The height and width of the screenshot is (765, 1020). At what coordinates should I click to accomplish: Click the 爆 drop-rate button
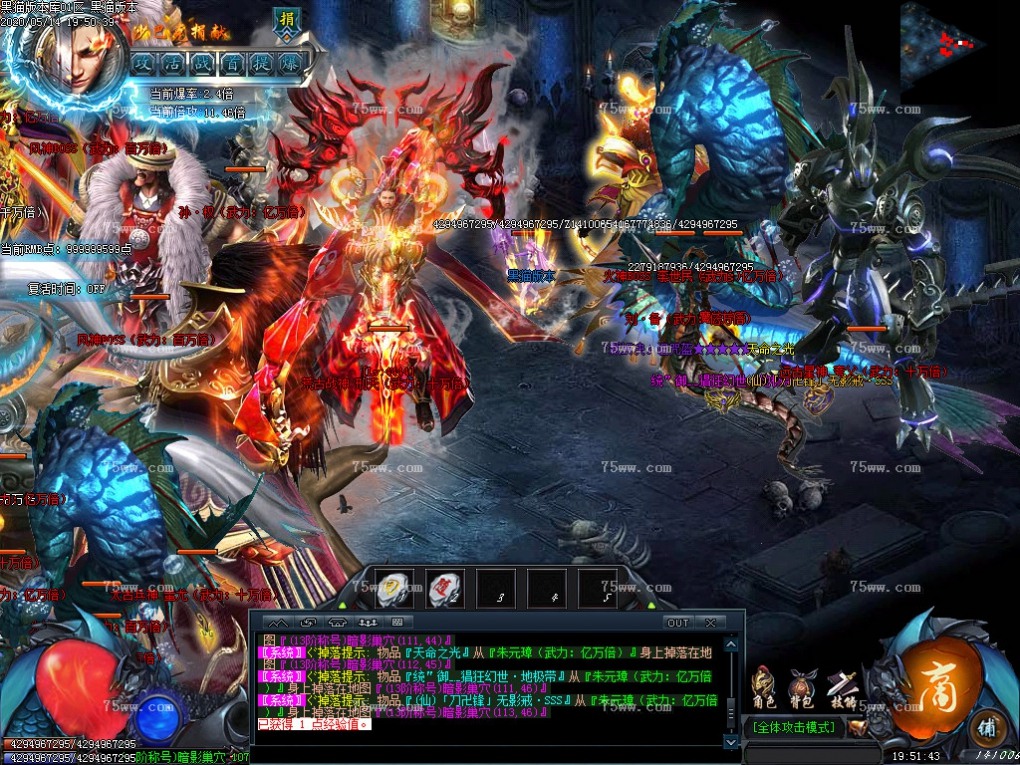[x=290, y=62]
